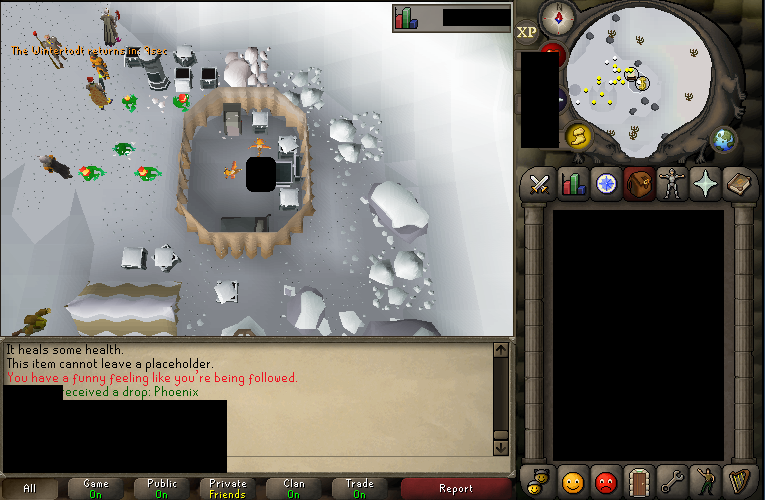This screenshot has height=500, width=765.
Task: Select the Inventory backpack tab
Action: (639, 184)
